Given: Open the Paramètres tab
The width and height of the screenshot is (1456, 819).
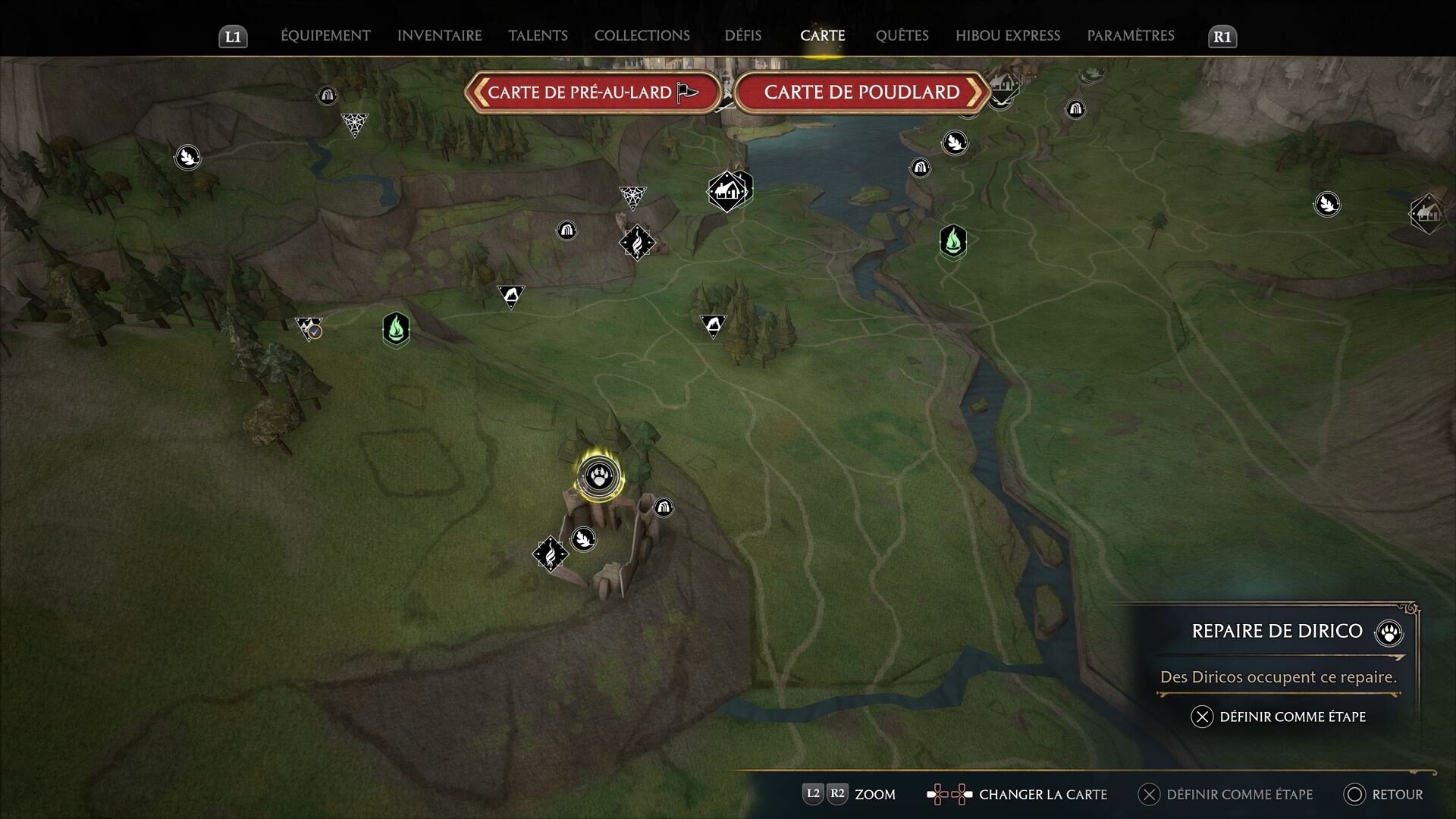Looking at the screenshot, I should point(1130,36).
